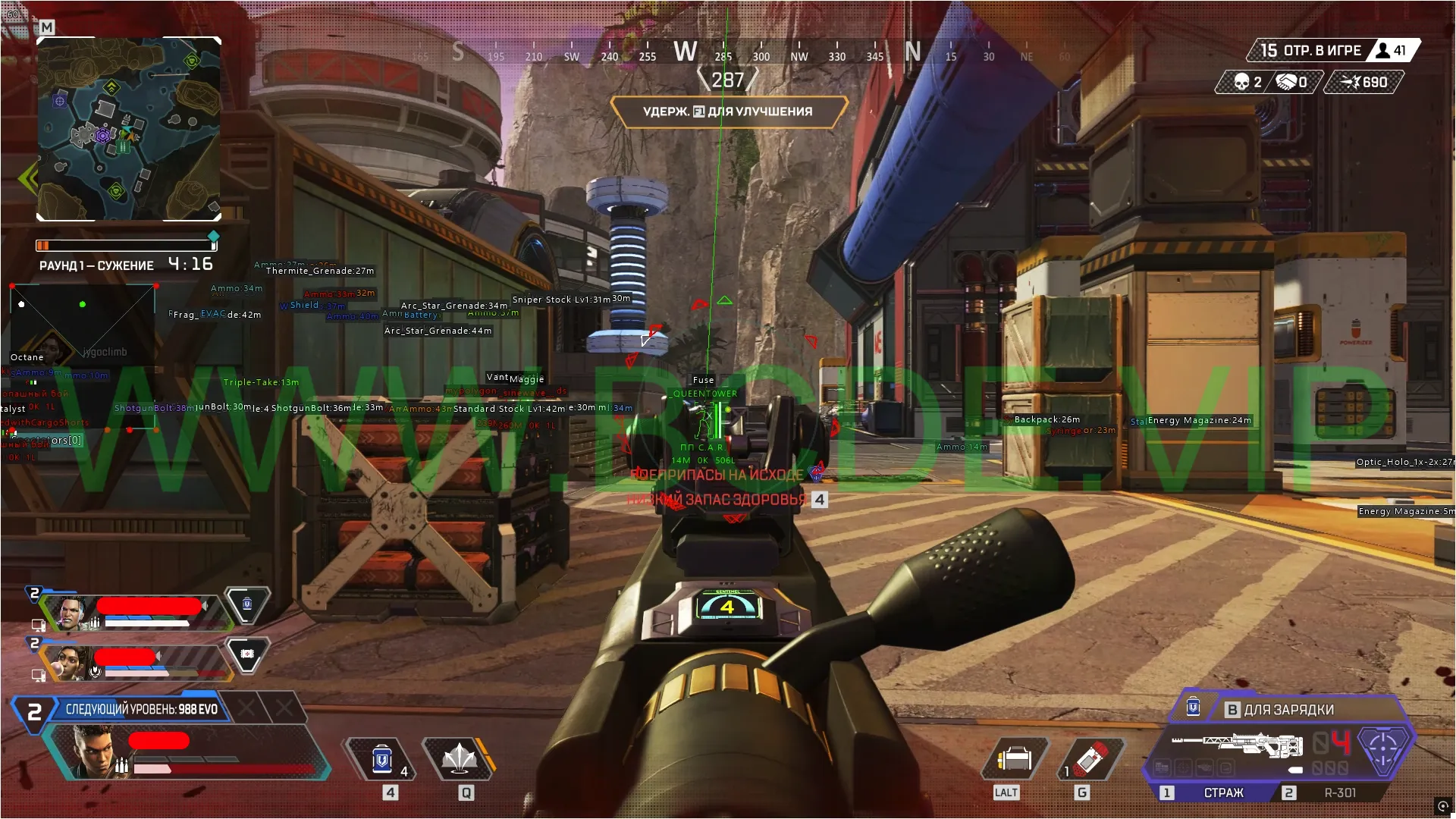Use the shield cell consumable slot
This screenshot has height=819, width=1456.
pos(382,758)
